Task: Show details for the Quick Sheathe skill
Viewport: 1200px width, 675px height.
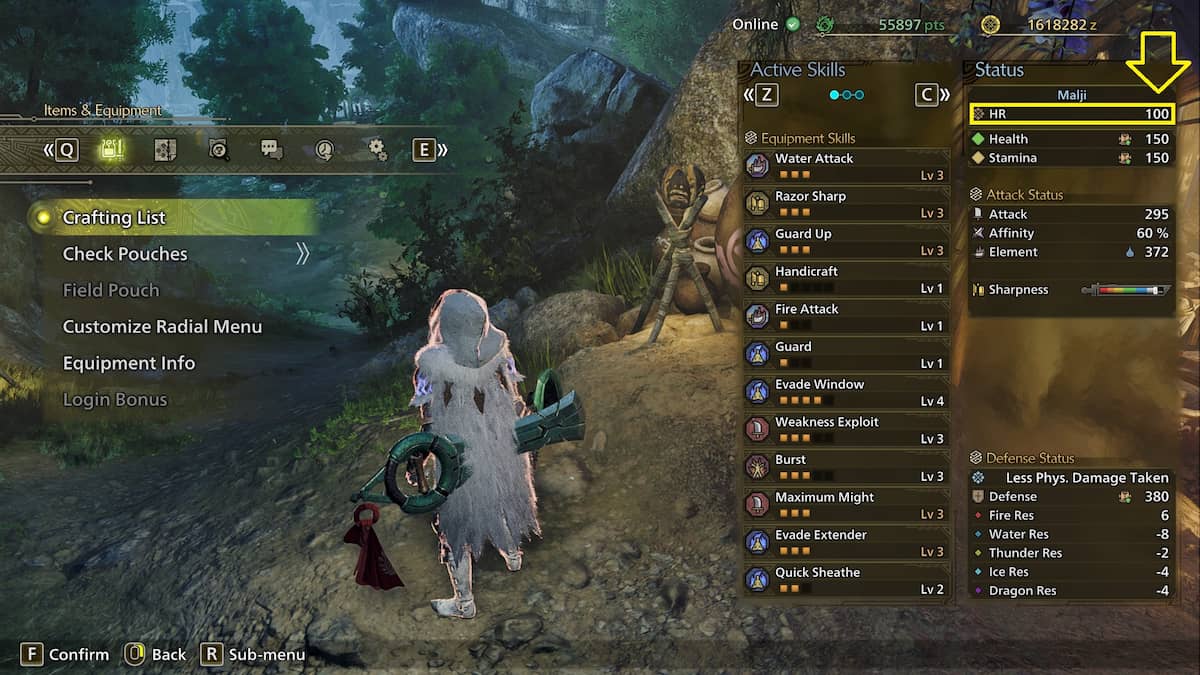Action: [x=845, y=580]
